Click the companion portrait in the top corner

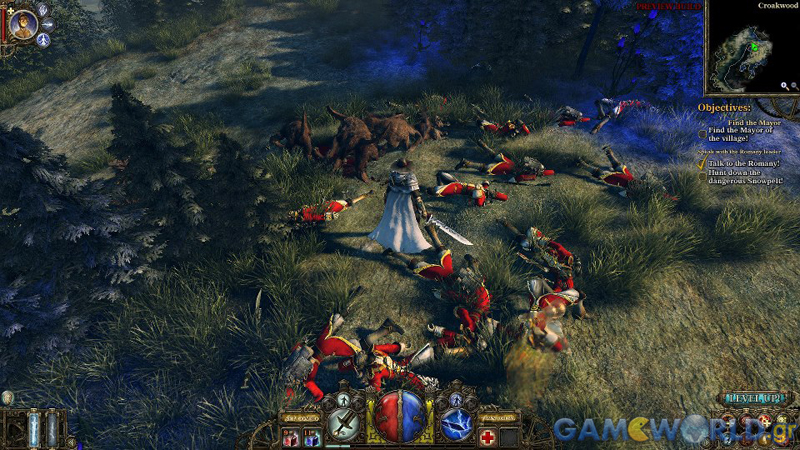(22, 22)
